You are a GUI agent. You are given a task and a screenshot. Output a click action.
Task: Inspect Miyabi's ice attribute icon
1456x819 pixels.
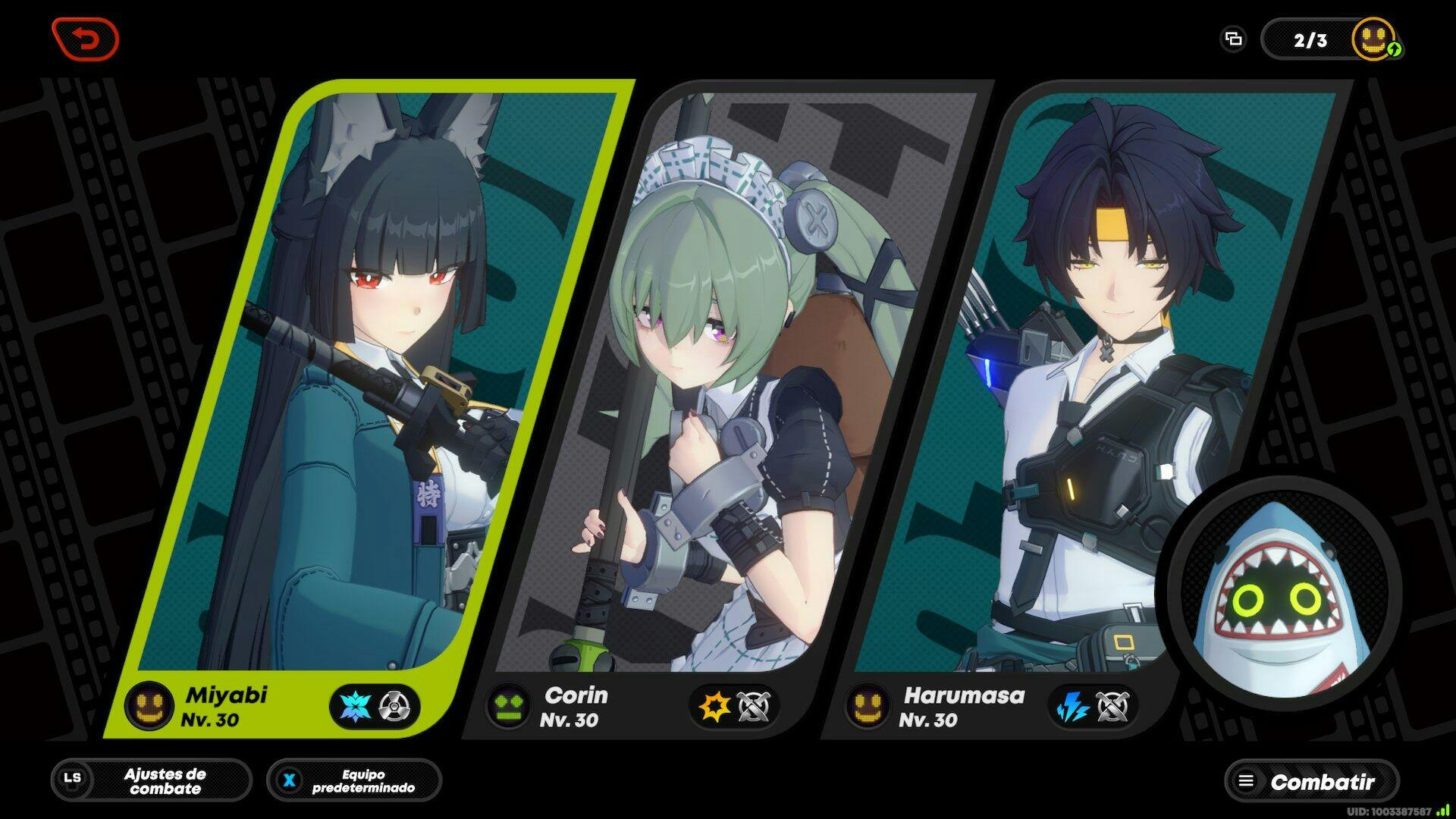click(353, 707)
